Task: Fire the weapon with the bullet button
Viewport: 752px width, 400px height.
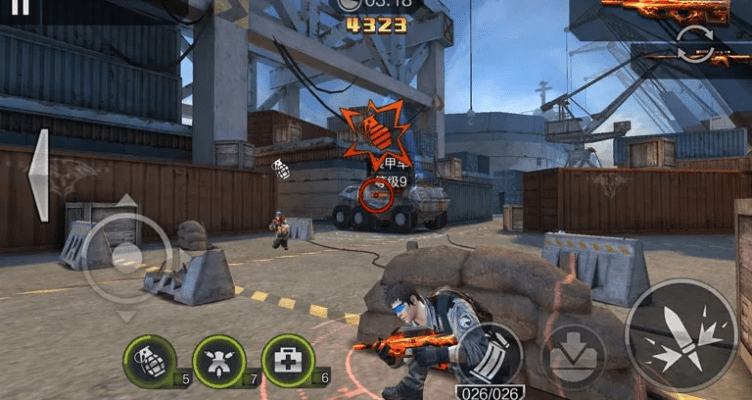Action: [680, 333]
